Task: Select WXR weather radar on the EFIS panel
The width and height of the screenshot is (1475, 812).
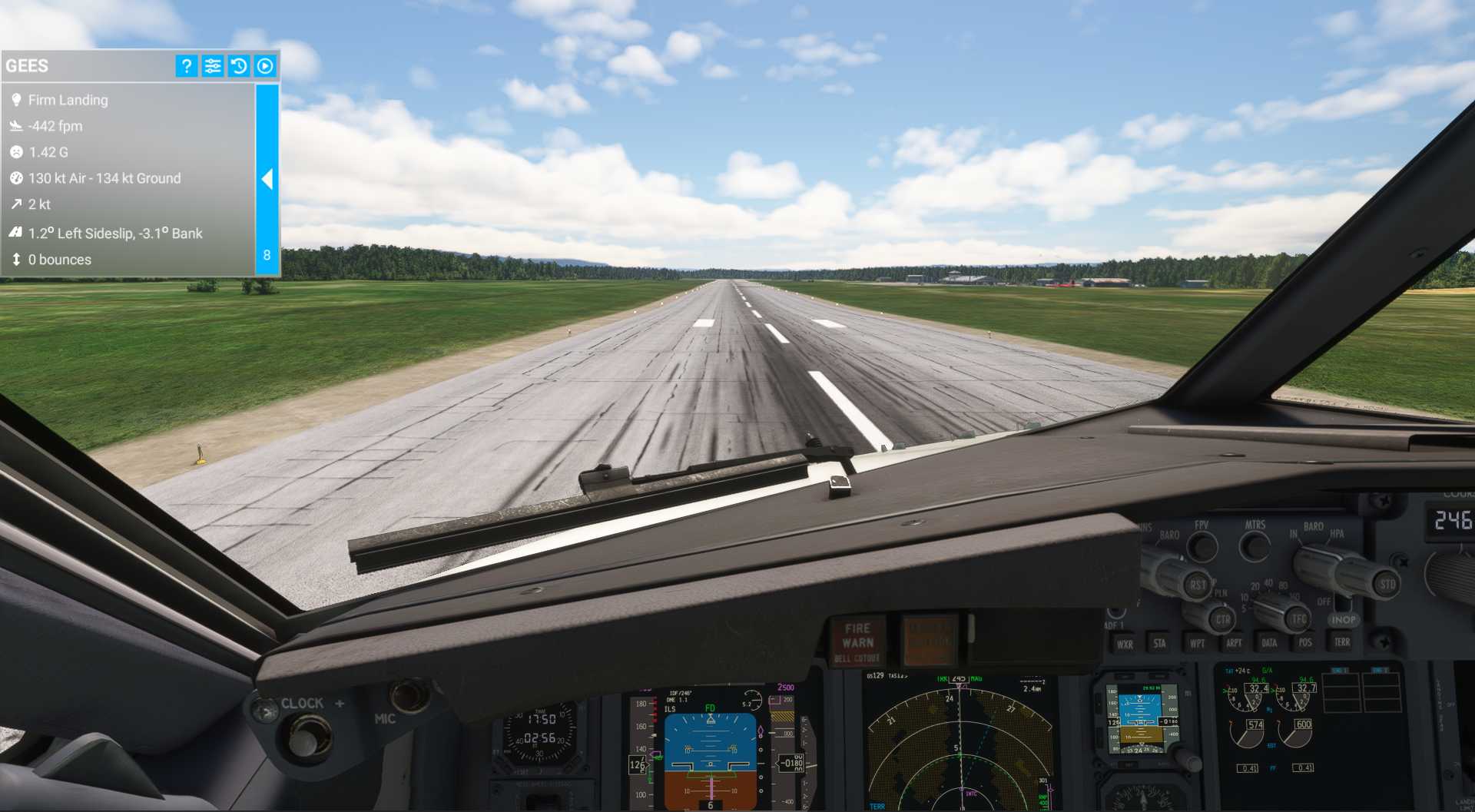Action: pos(1125,645)
